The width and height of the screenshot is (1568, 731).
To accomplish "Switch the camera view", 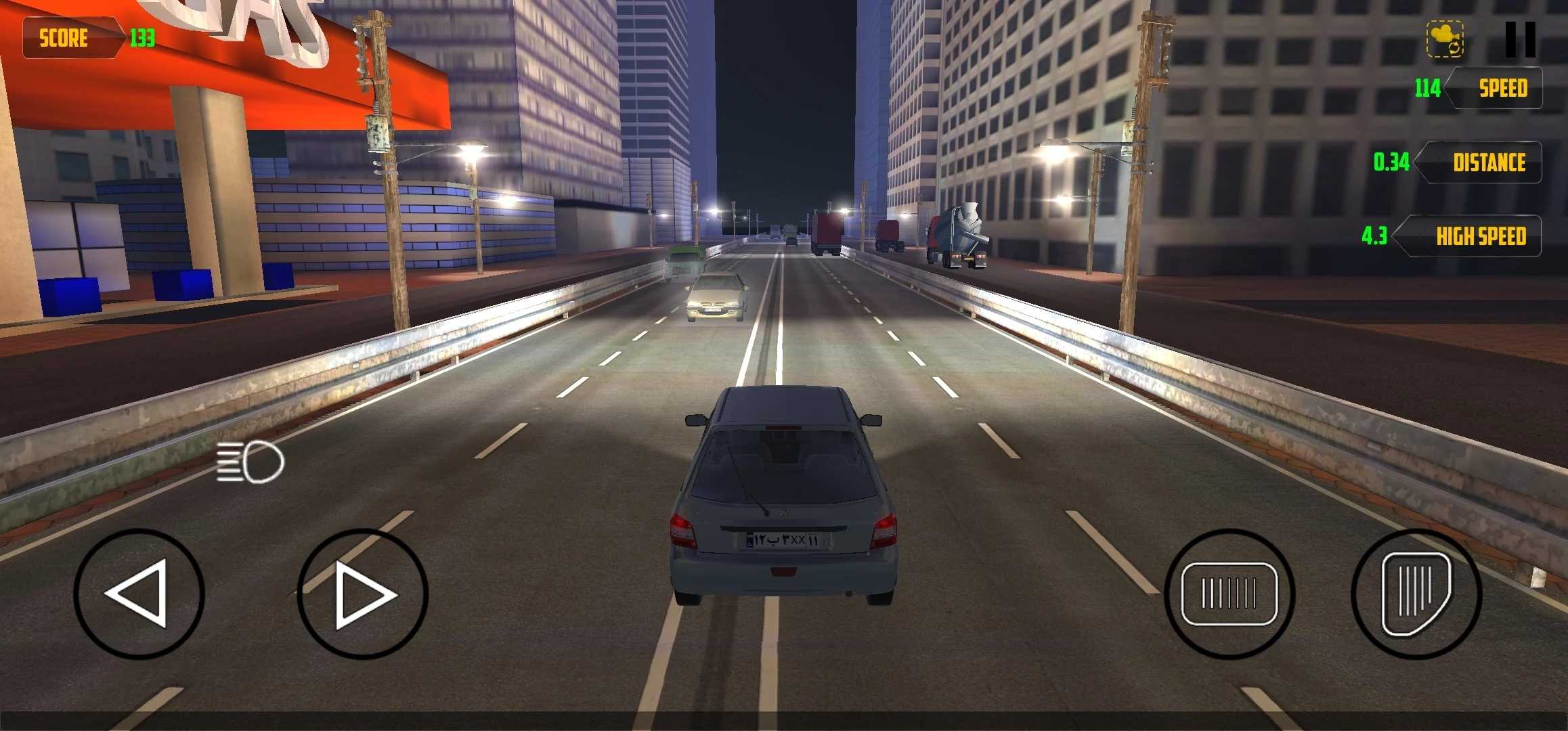I will (x=1445, y=39).
